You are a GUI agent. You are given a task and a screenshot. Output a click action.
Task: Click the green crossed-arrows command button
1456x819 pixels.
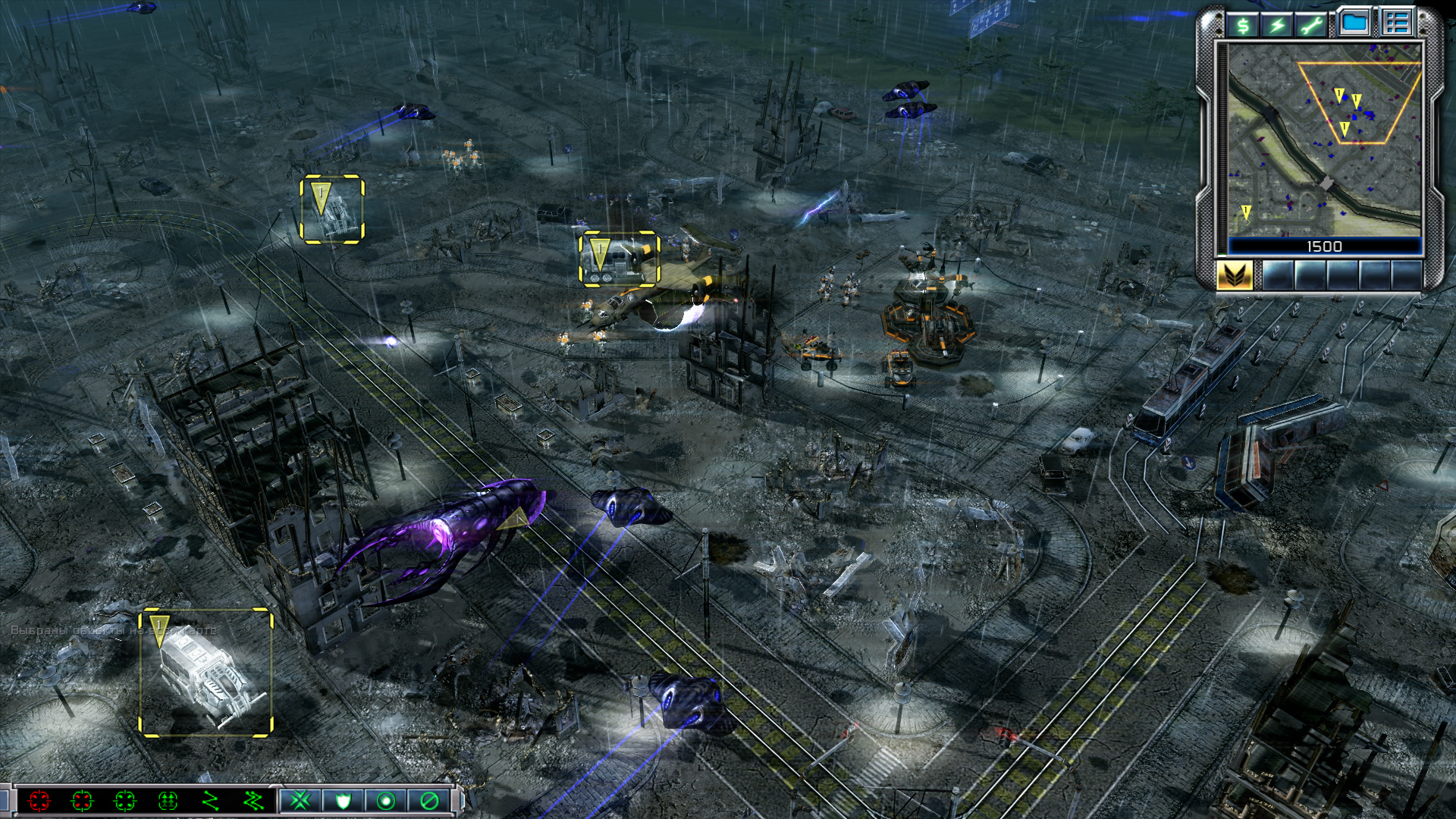(x=300, y=801)
